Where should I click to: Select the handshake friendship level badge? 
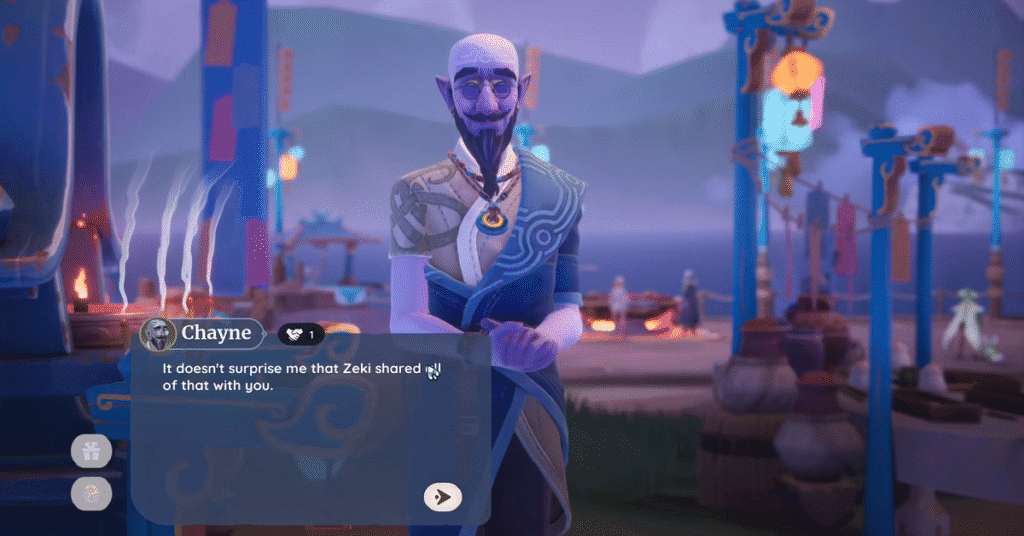point(300,334)
